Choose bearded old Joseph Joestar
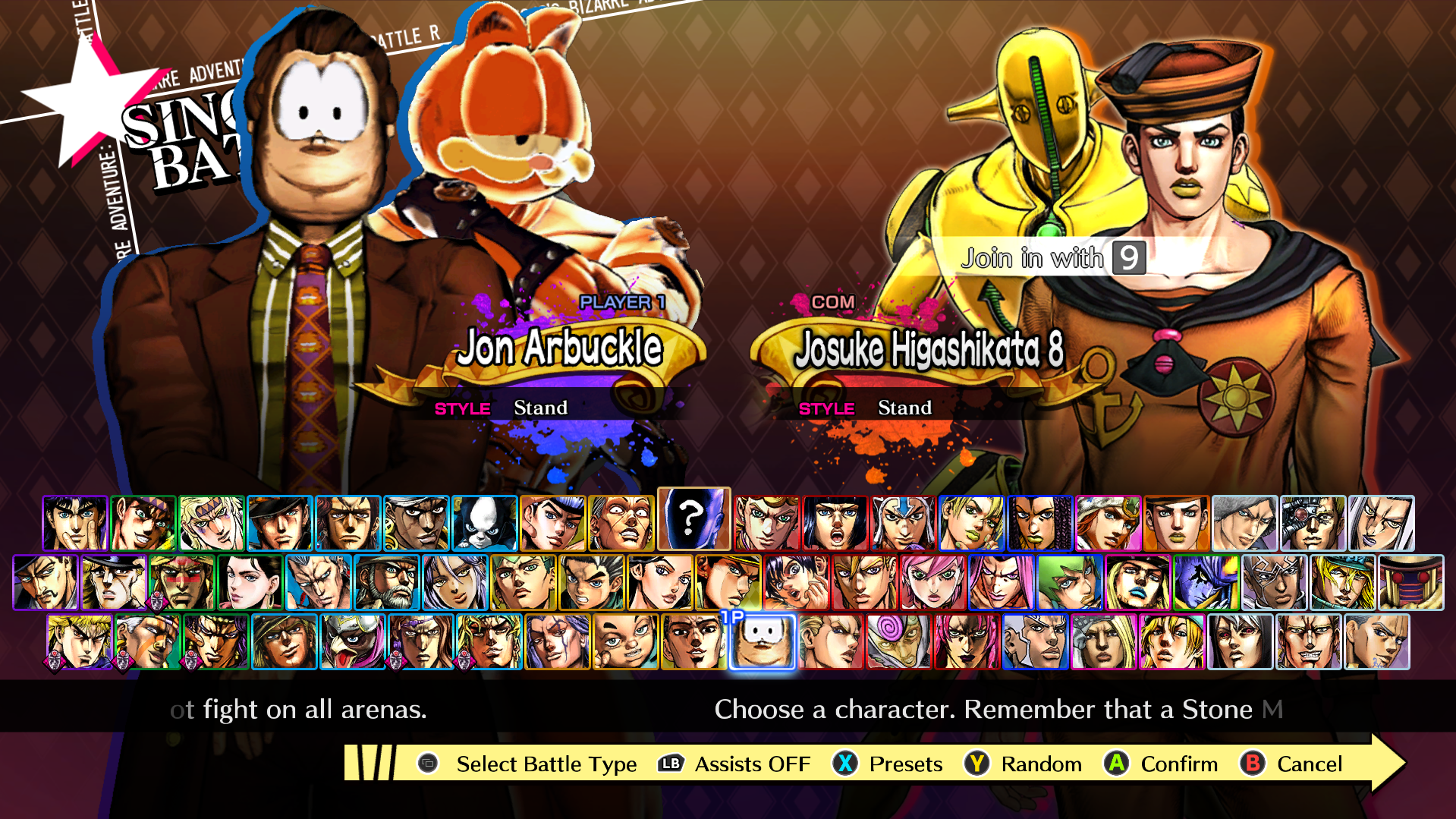The height and width of the screenshot is (819, 1456). [387, 582]
